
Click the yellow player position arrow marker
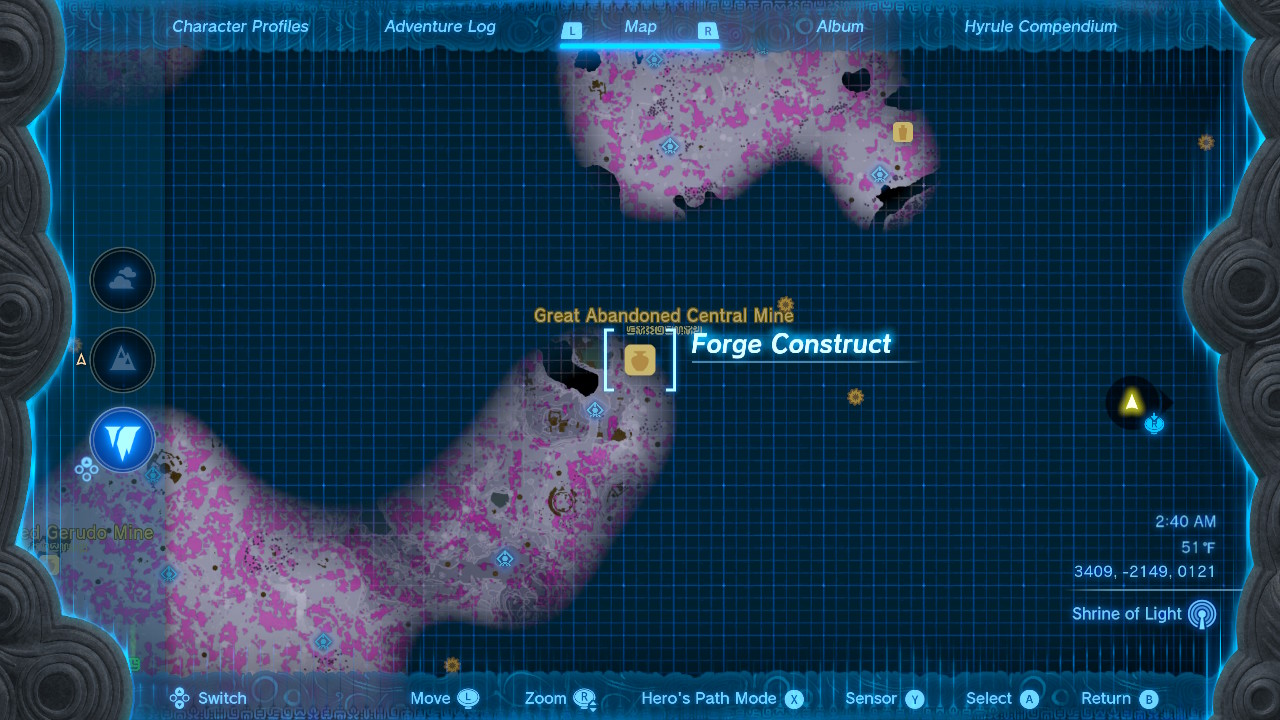pyautogui.click(x=1130, y=403)
